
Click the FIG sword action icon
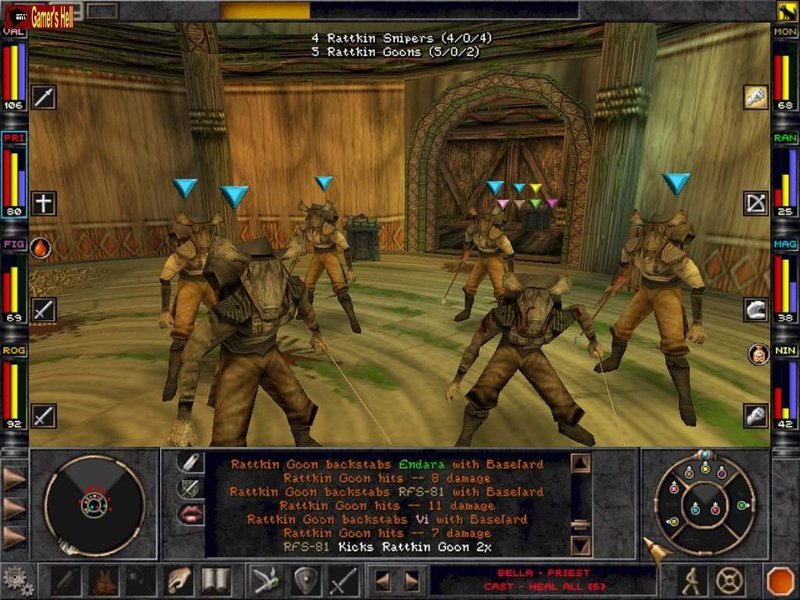(x=44, y=309)
